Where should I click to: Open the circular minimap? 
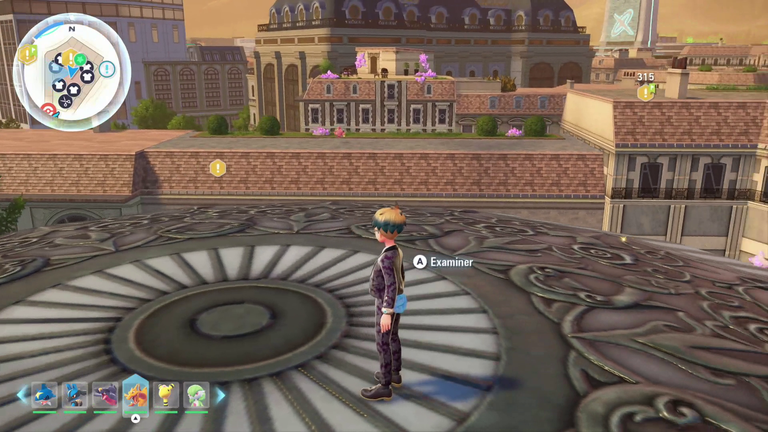tap(71, 71)
